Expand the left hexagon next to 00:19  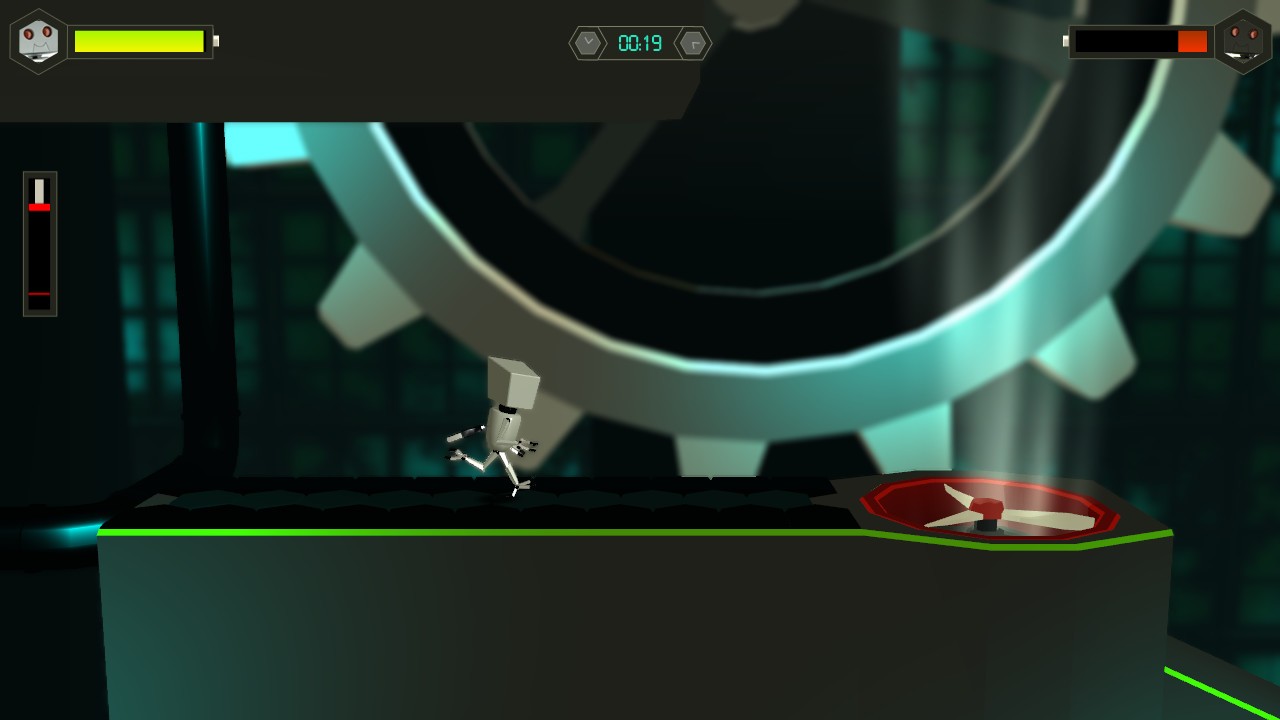(587, 43)
